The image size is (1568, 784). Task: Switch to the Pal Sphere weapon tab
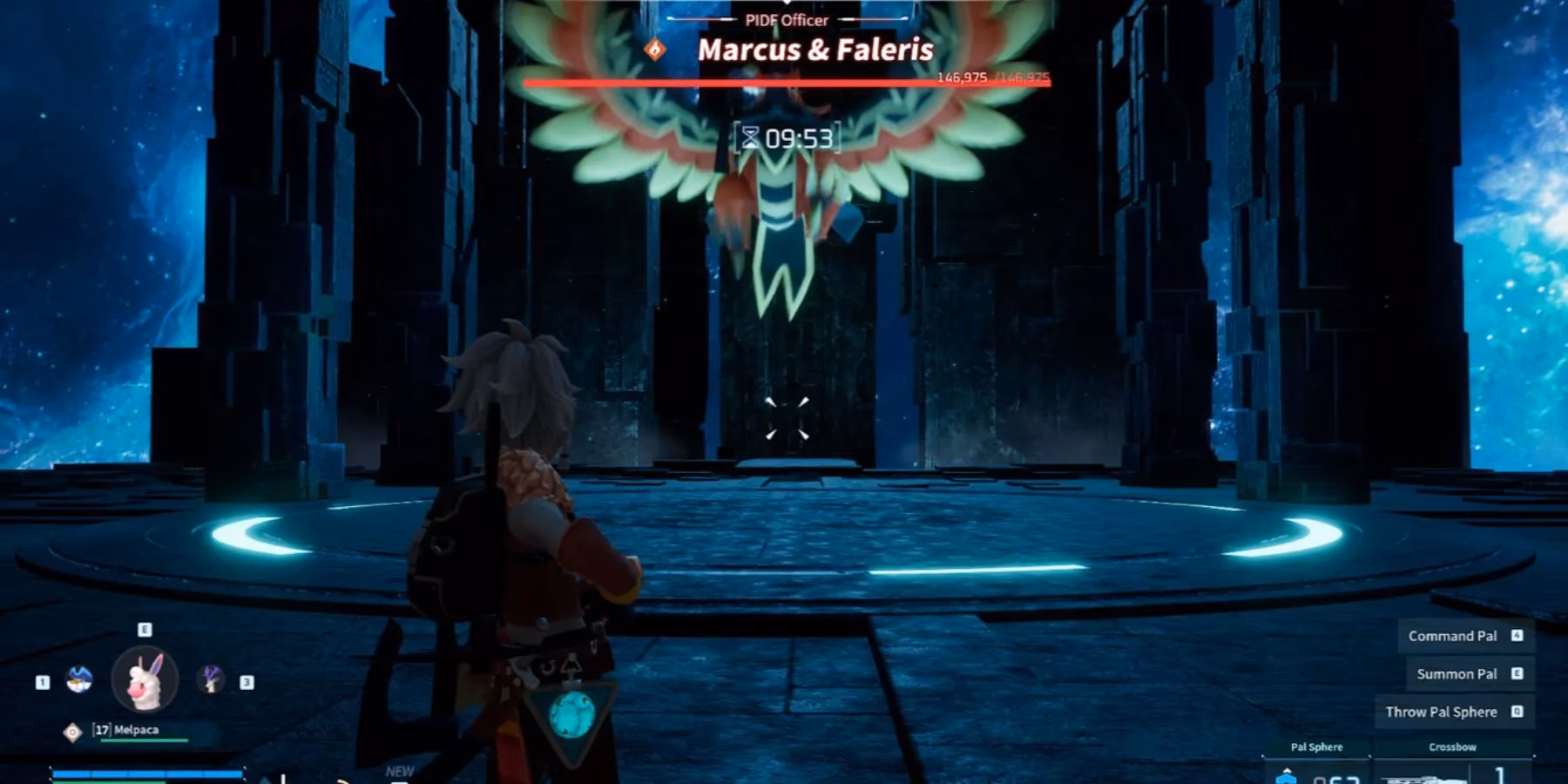1316,747
